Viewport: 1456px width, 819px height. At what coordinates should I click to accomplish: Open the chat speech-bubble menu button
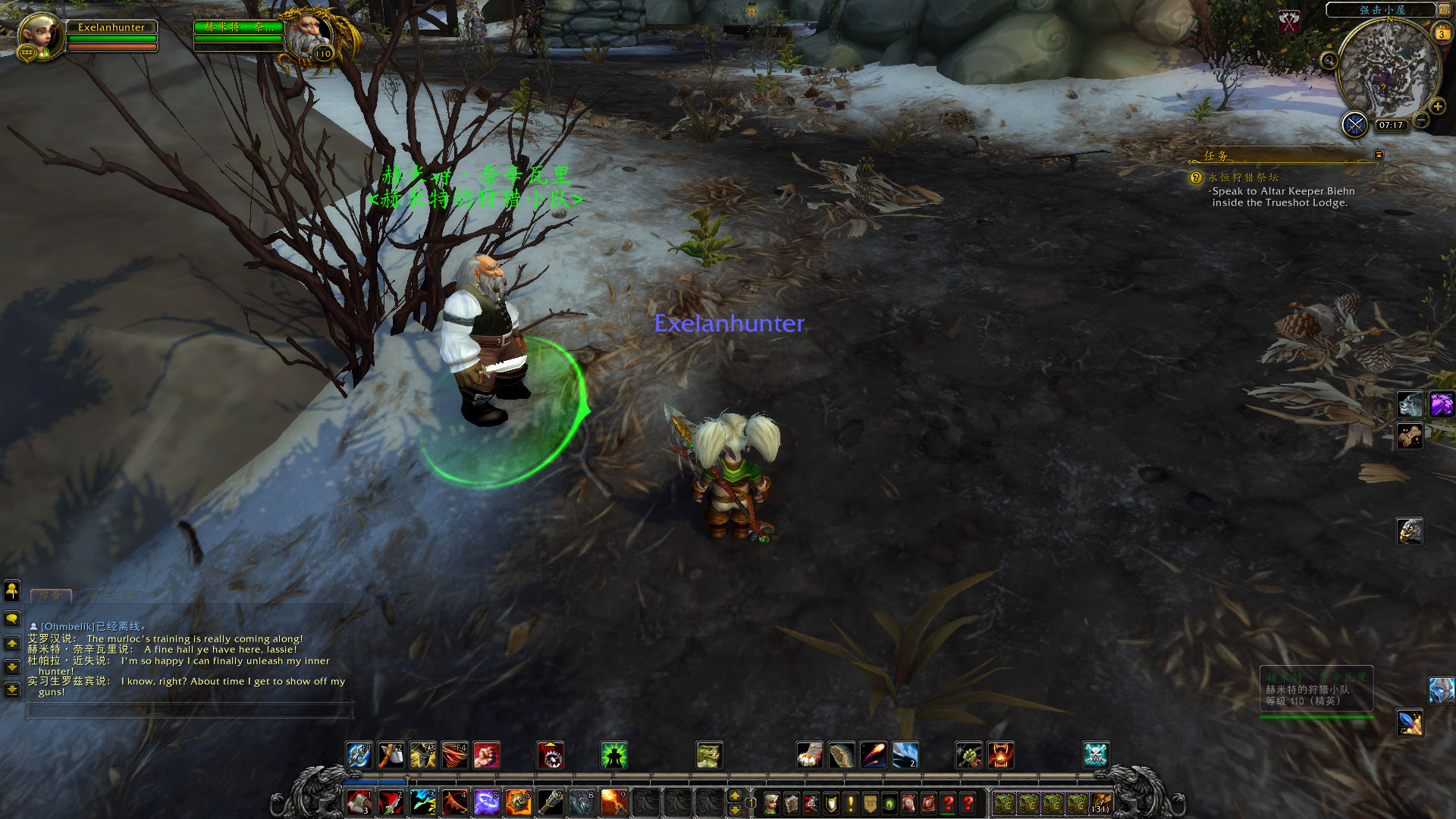pos(12,619)
